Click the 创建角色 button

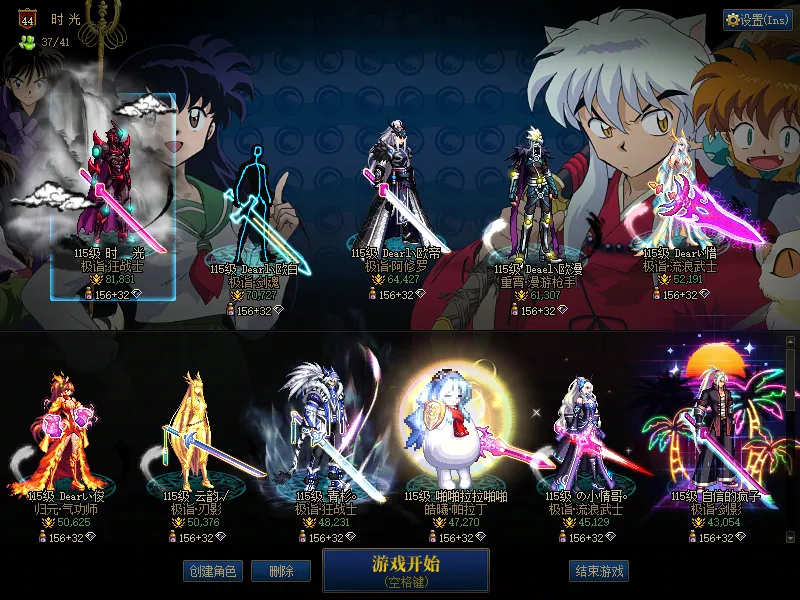pyautogui.click(x=212, y=571)
